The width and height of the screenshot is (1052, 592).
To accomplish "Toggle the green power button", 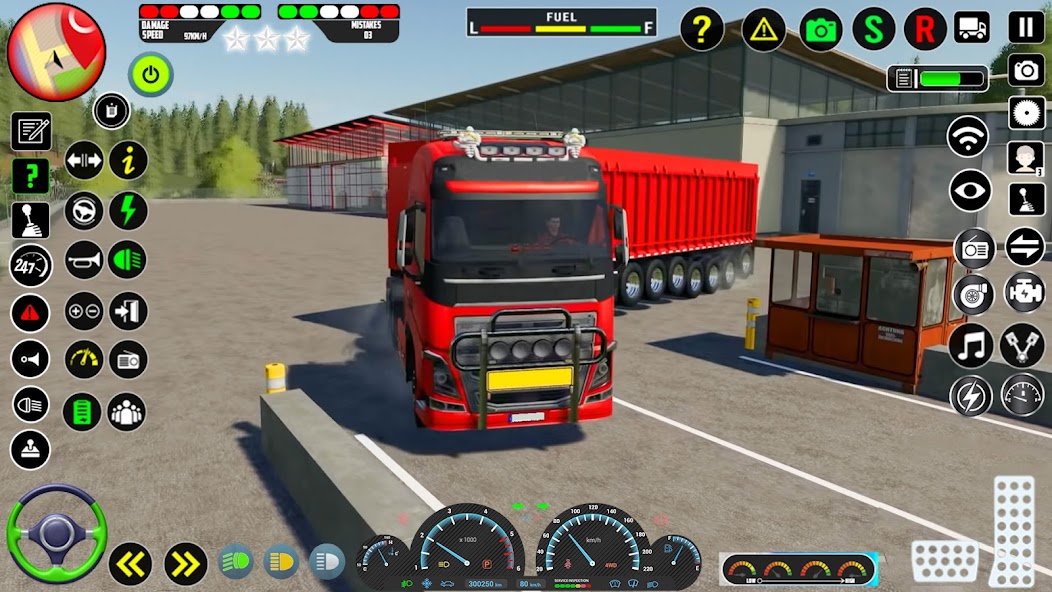I will click(150, 74).
